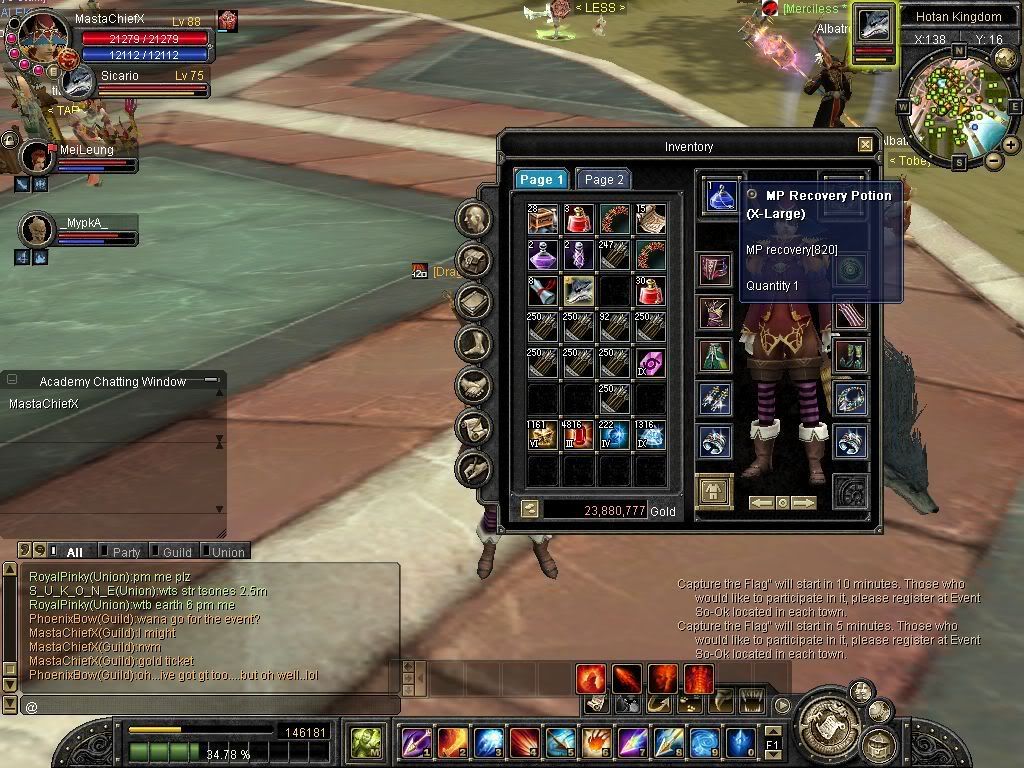The width and height of the screenshot is (1024, 768).
Task: Select the pink gem item marked IX
Action: coord(650,363)
